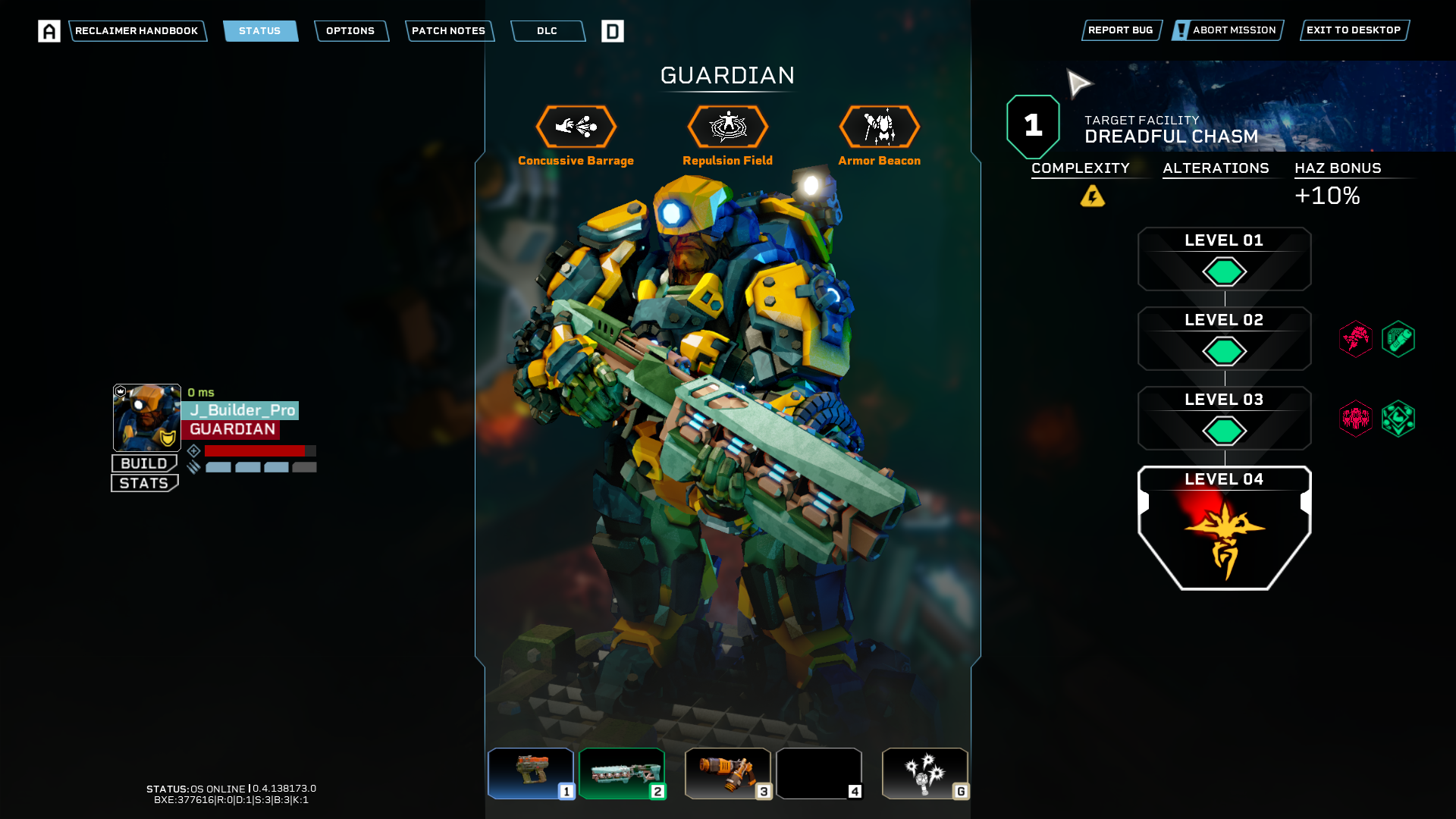Switch to the Status tab
The width and height of the screenshot is (1456, 819).
[260, 31]
